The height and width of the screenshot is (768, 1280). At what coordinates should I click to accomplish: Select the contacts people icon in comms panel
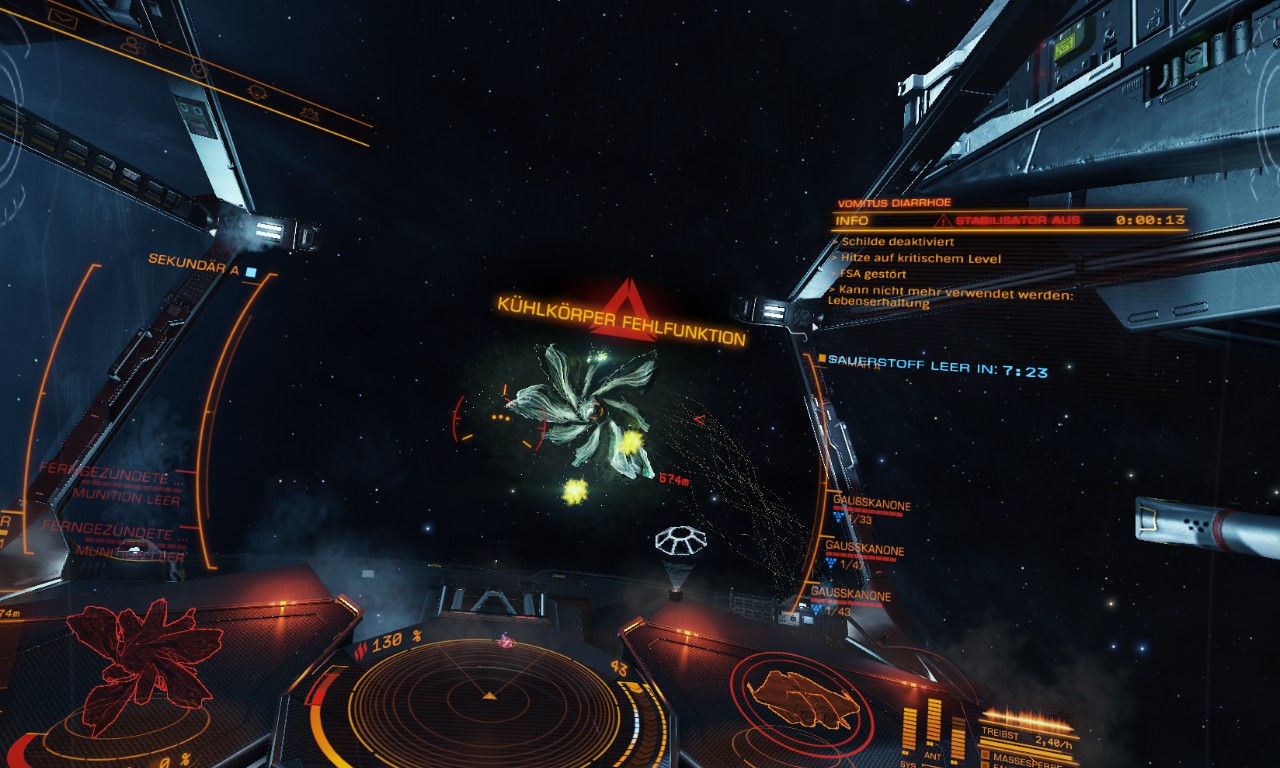click(131, 44)
